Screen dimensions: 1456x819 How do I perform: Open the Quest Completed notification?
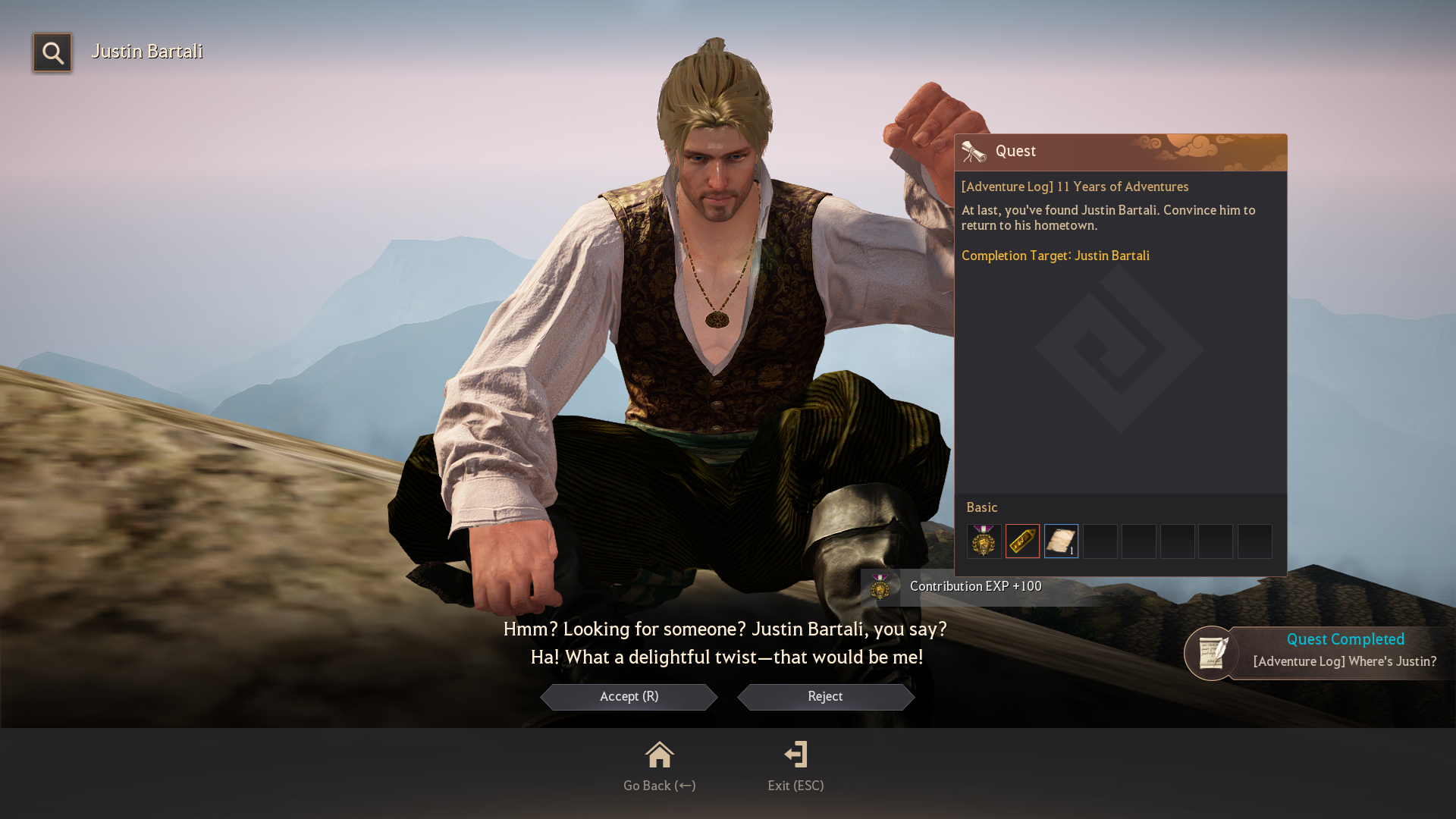[1319, 652]
